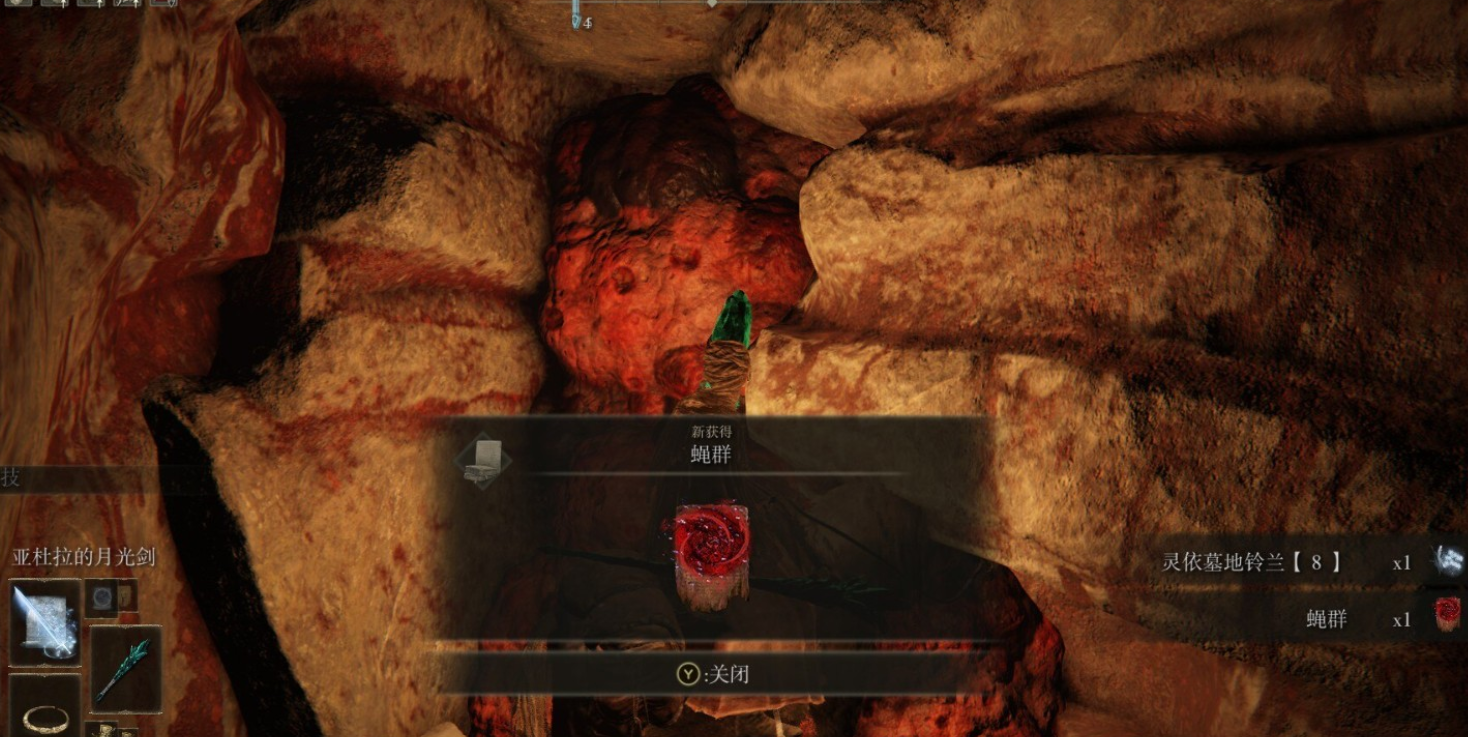Screen dimensions: 1468x737
Task: Select the green spear weapon slot
Action: [125, 668]
